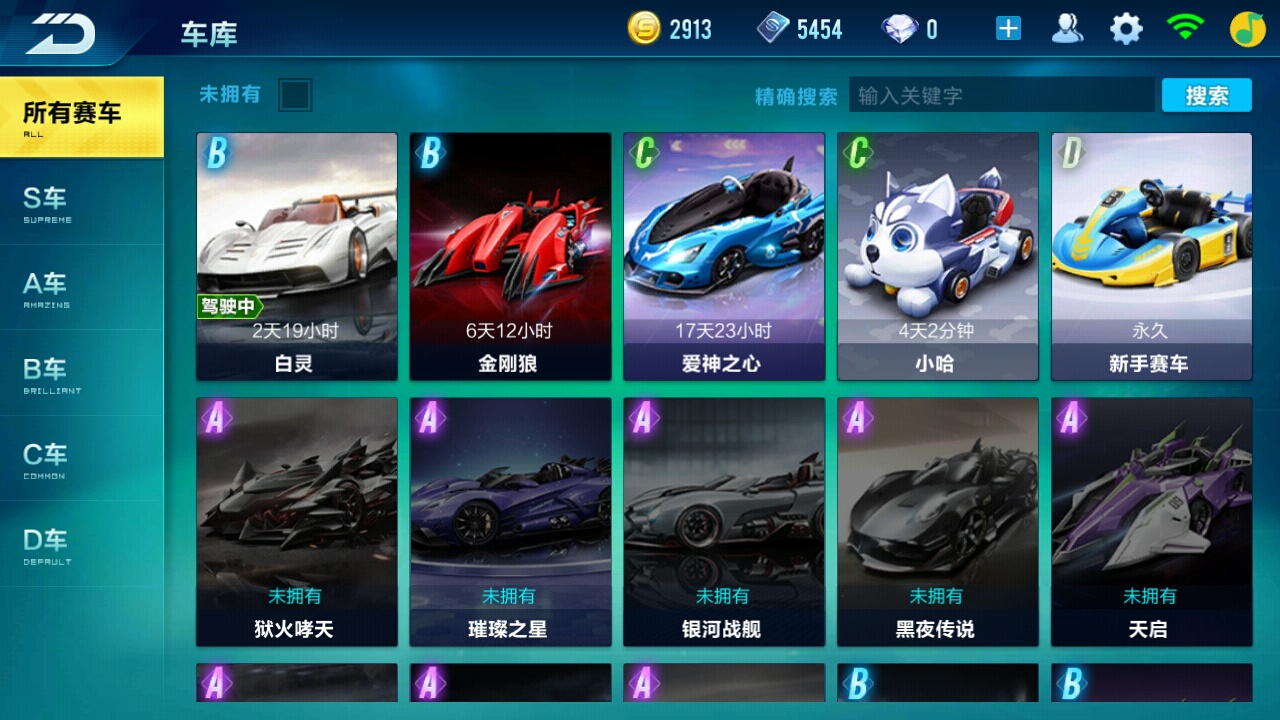The width and height of the screenshot is (1280, 720).
Task: Open the friends/social icon
Action: [1068, 27]
